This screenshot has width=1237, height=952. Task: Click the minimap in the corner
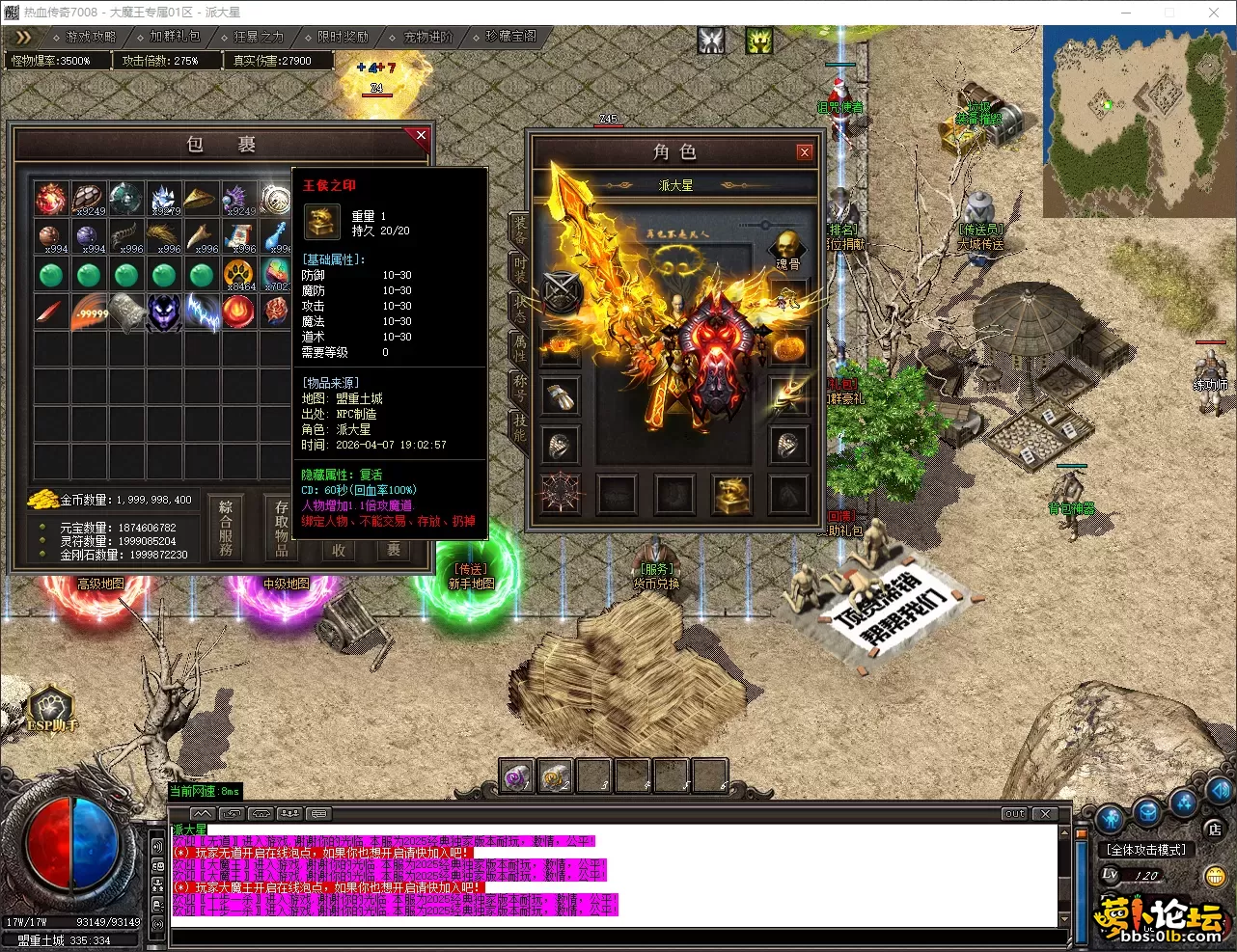click(1137, 120)
